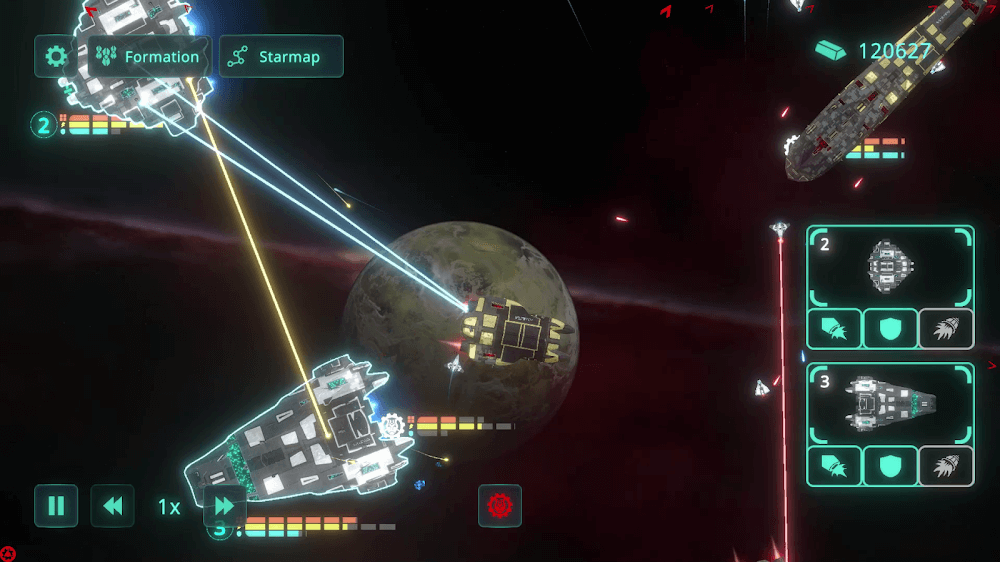Activate ship 2's grey thruster ability

coord(946,329)
